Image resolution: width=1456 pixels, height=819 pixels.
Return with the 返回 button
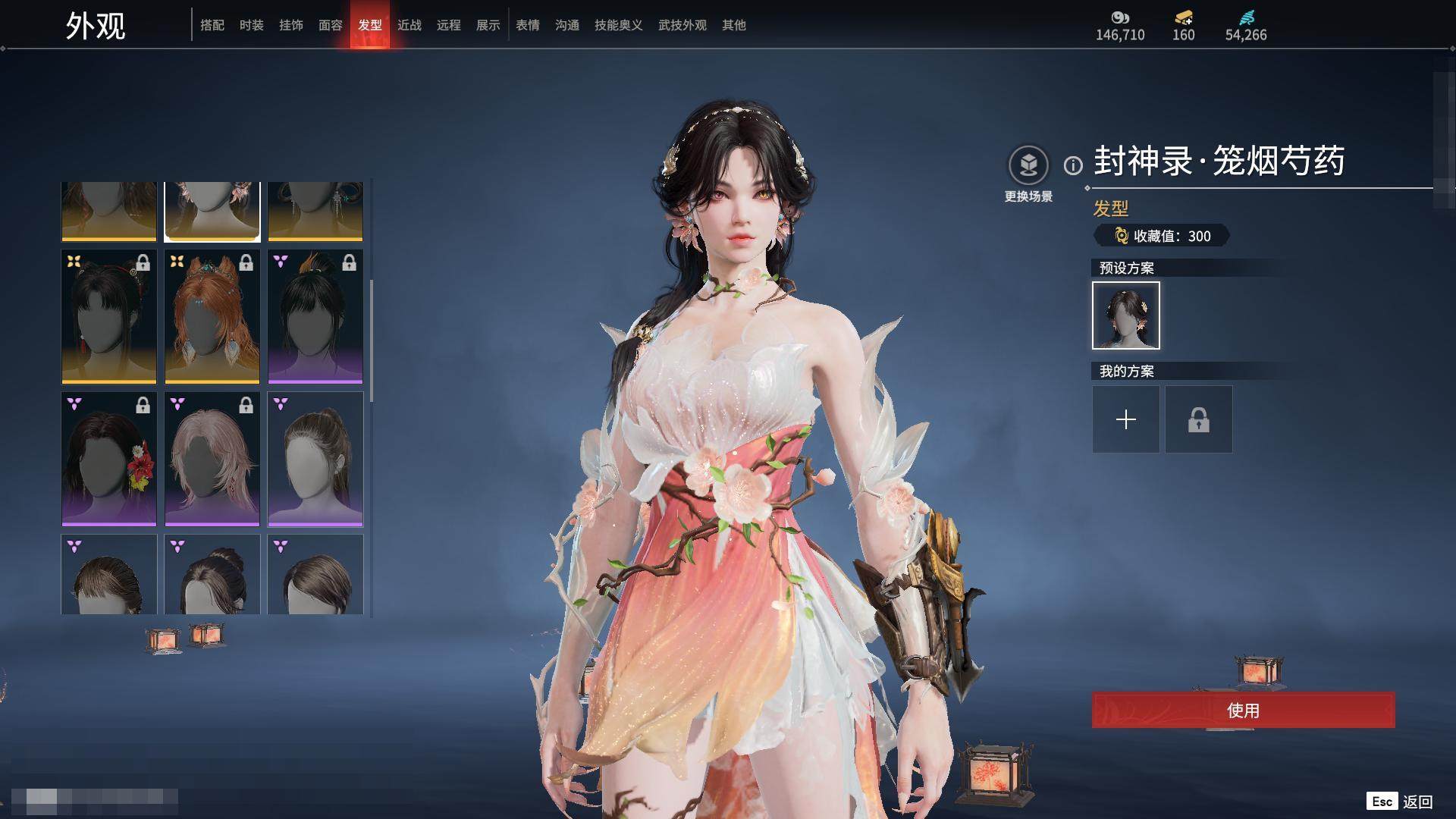tap(1417, 802)
